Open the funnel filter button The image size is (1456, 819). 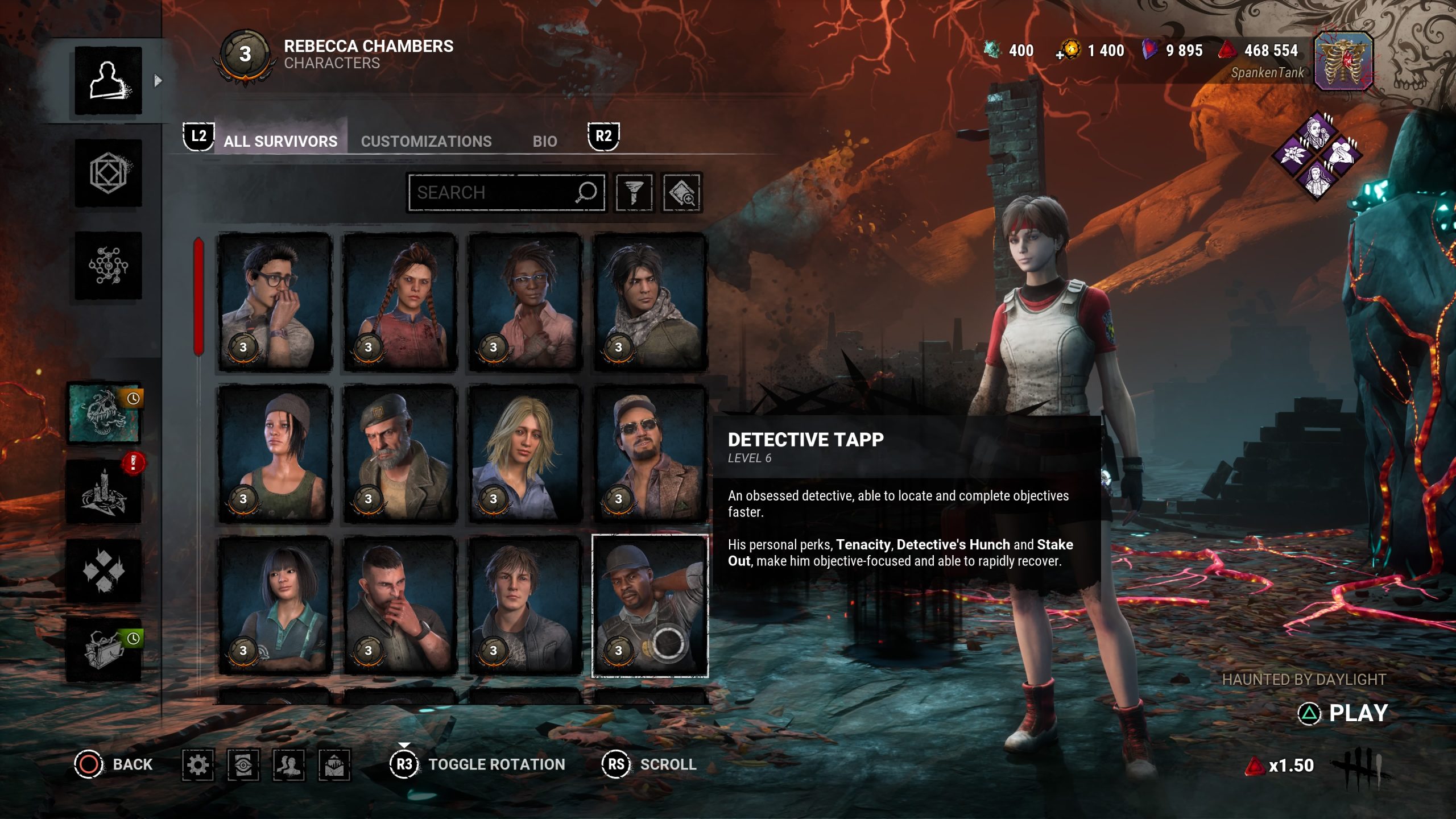[634, 192]
